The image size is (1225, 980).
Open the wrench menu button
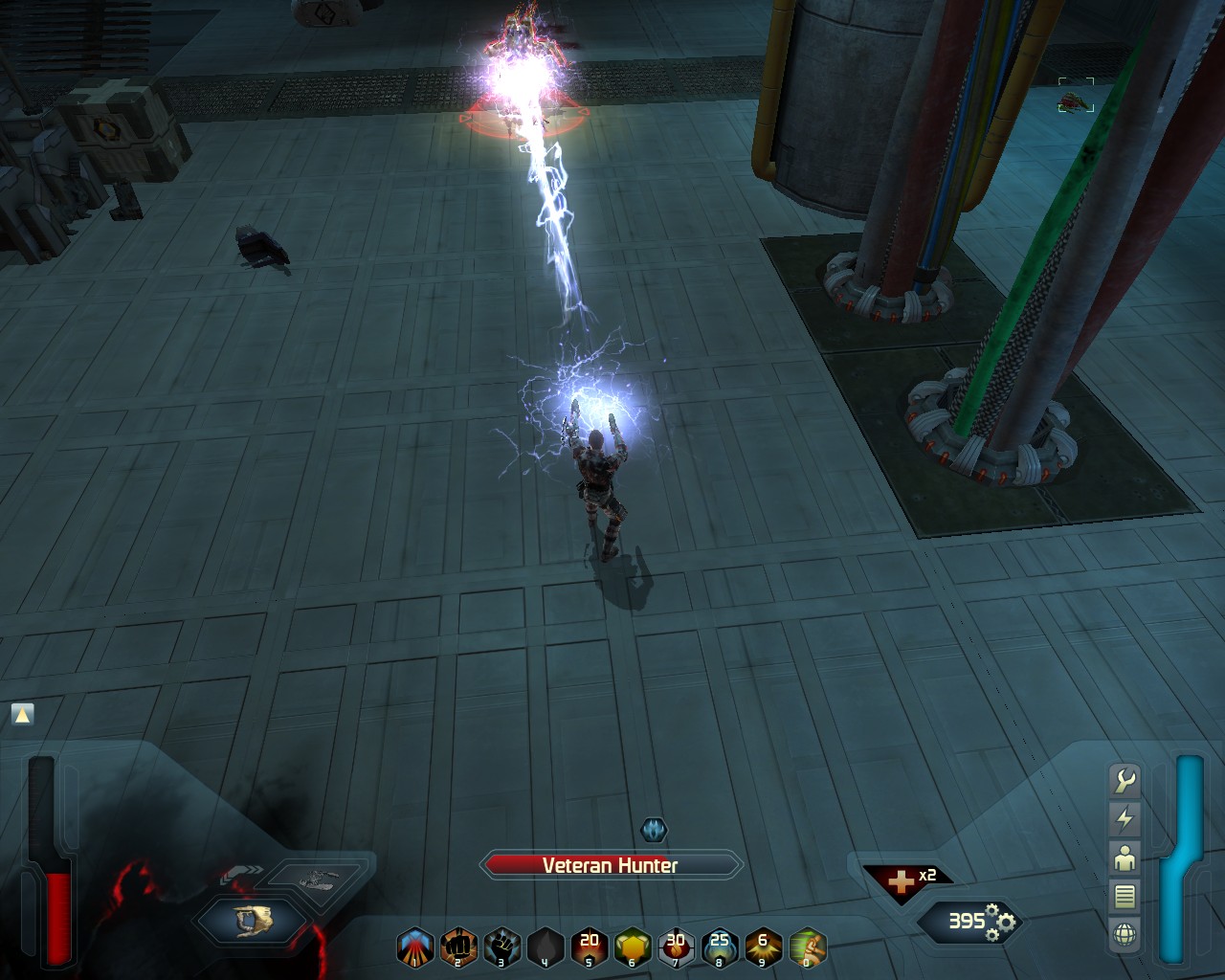click(x=1125, y=781)
